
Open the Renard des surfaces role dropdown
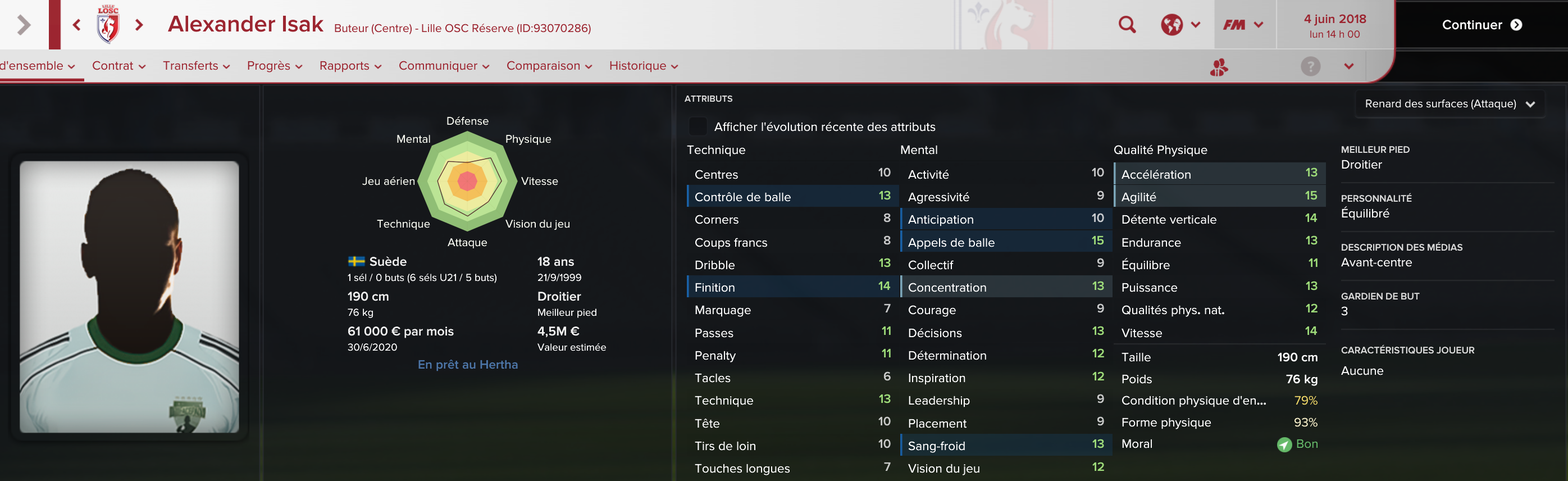point(1450,104)
